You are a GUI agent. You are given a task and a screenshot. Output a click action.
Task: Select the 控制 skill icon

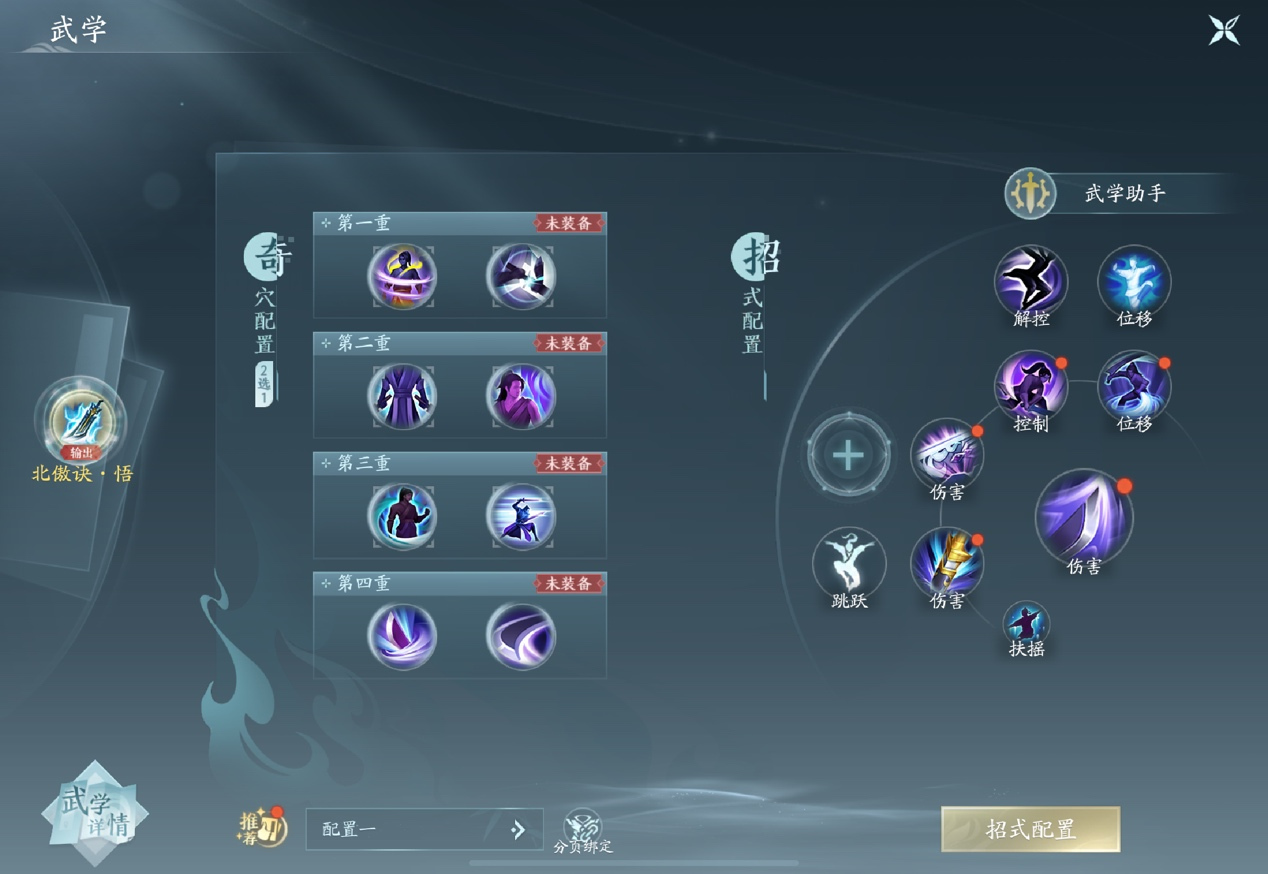1030,386
